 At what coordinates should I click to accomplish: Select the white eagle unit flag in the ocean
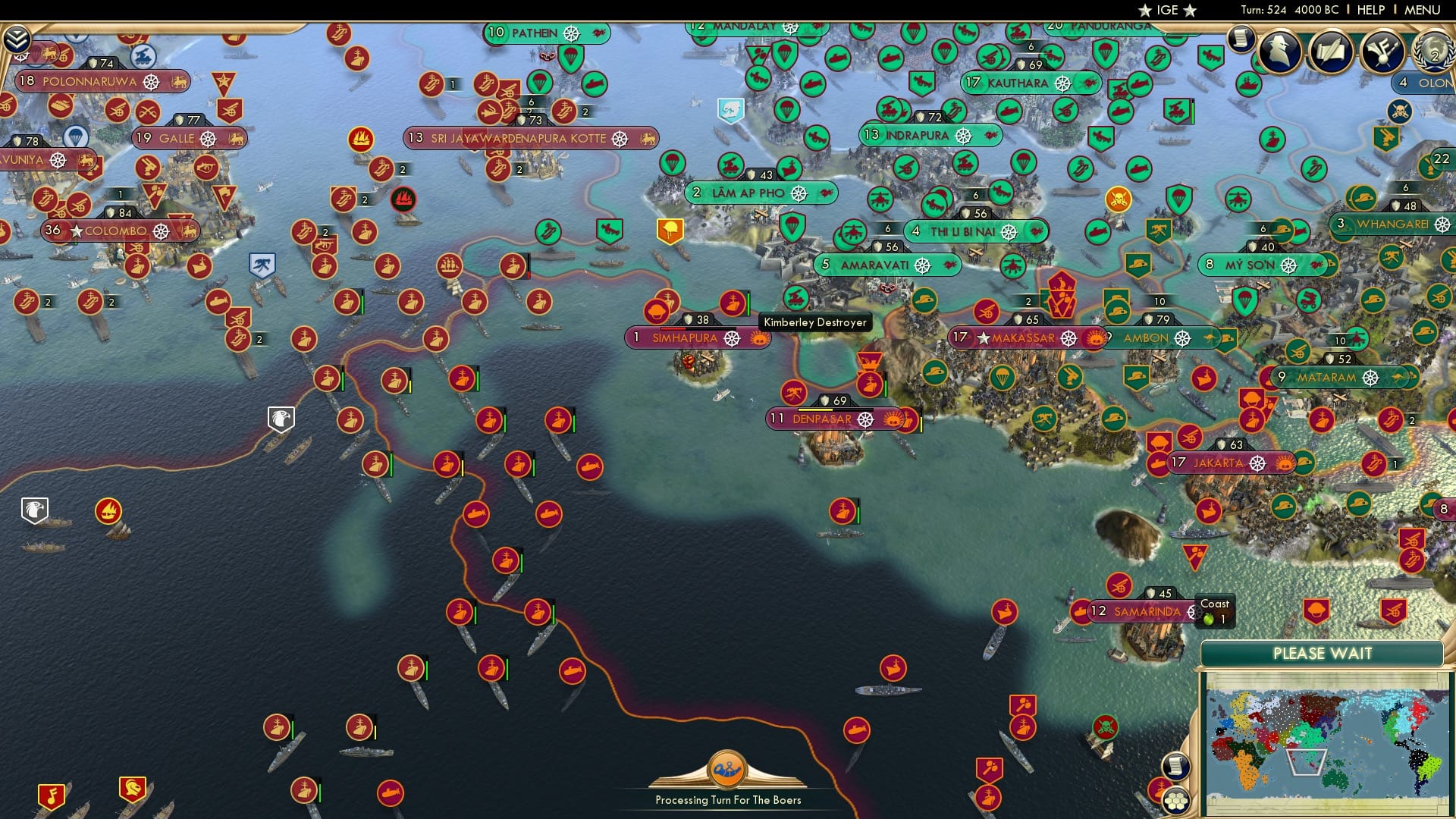pyautogui.click(x=280, y=419)
